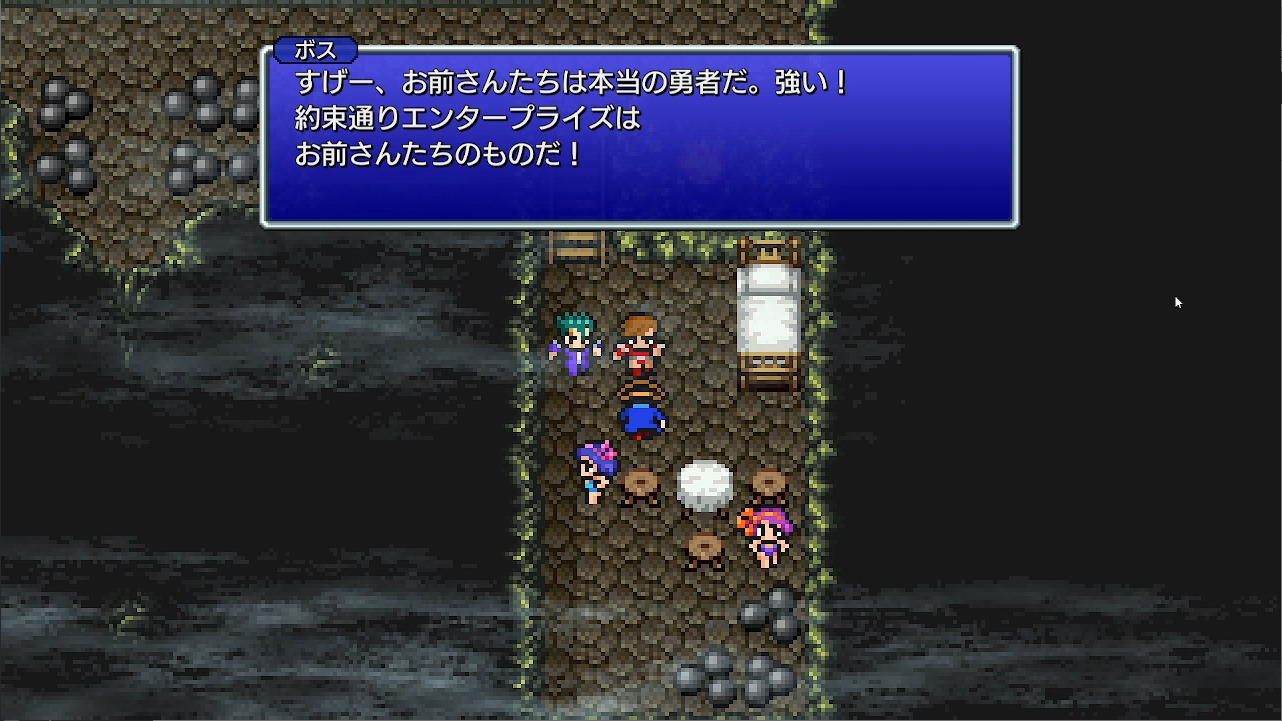Viewport: 1282px width, 721px height.
Task: Click the white round table
Action: tap(706, 483)
